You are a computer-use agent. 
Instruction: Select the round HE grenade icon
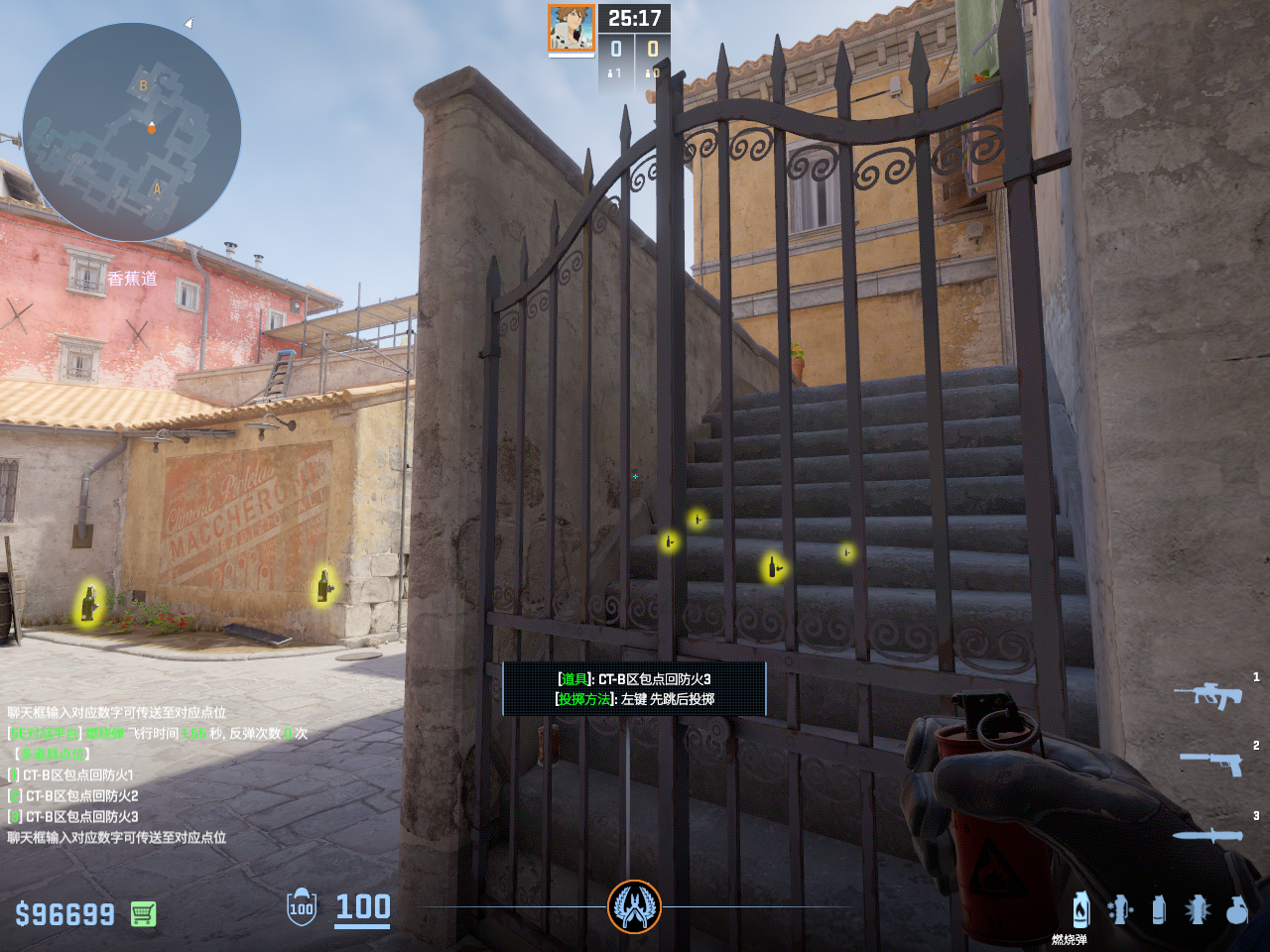pos(1236,909)
